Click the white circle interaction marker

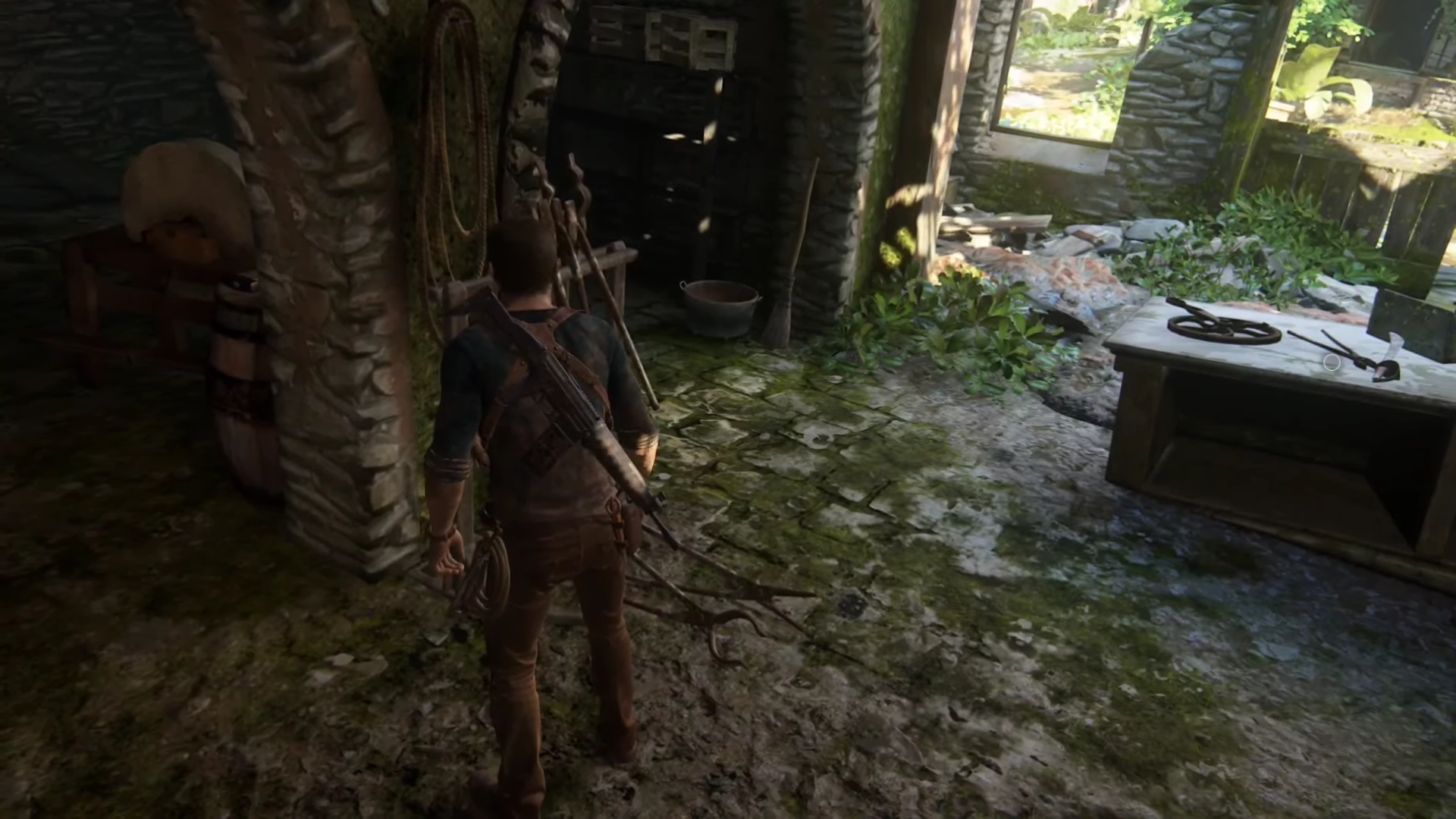click(x=1331, y=363)
